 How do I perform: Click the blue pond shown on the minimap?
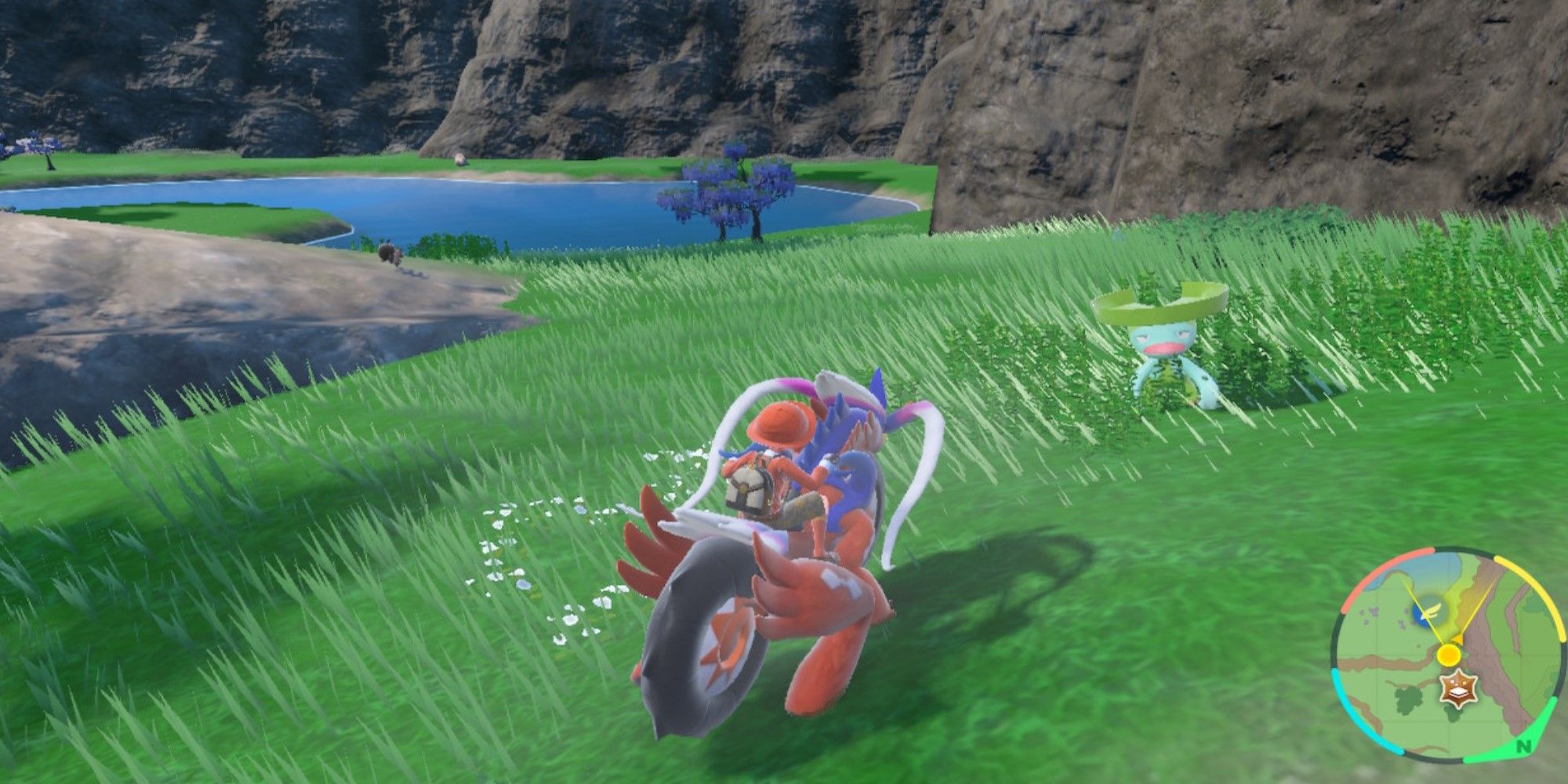pos(1421,614)
